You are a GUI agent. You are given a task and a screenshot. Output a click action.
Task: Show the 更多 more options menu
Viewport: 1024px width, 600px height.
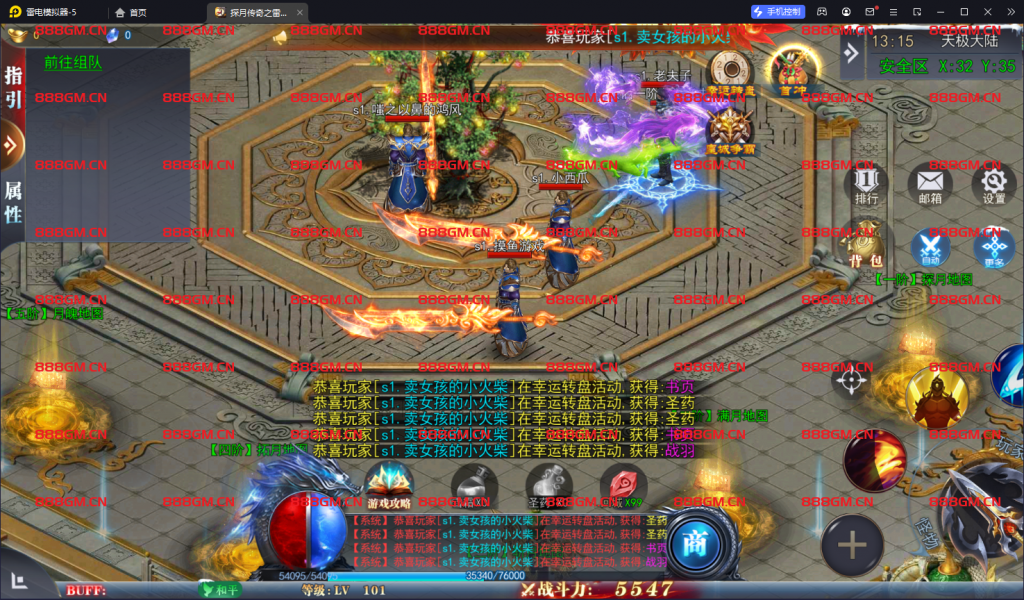pyautogui.click(x=993, y=248)
